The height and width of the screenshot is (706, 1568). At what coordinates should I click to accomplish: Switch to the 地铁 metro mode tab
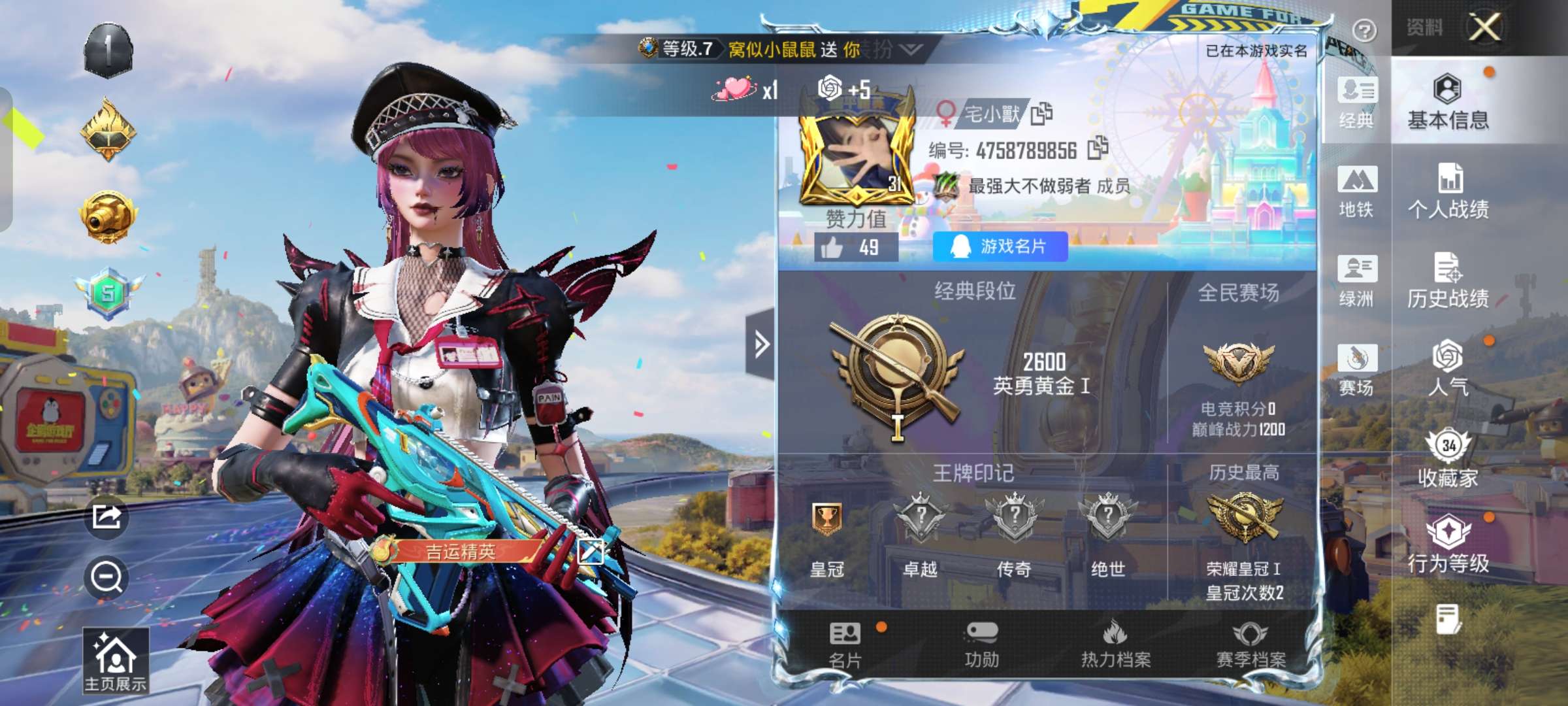(x=1357, y=191)
